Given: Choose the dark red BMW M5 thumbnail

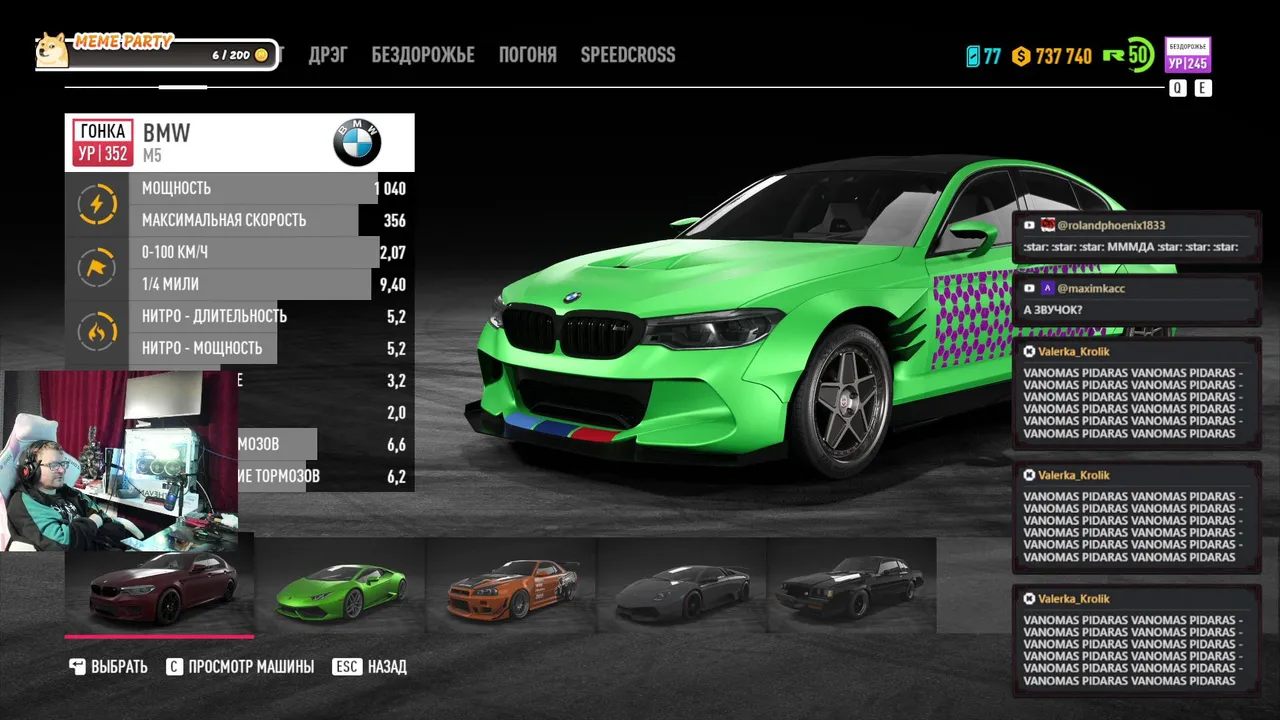Looking at the screenshot, I should pyautogui.click(x=160, y=587).
